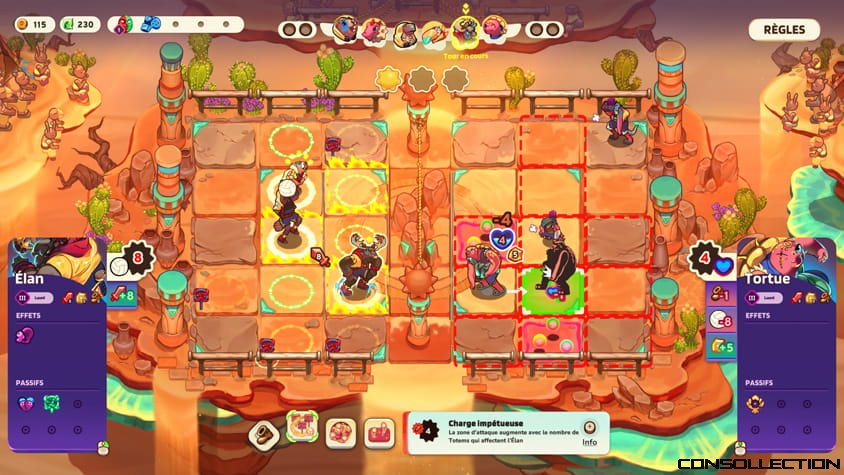Open the Tortue character card portrait
The height and width of the screenshot is (475, 844).
(x=790, y=257)
